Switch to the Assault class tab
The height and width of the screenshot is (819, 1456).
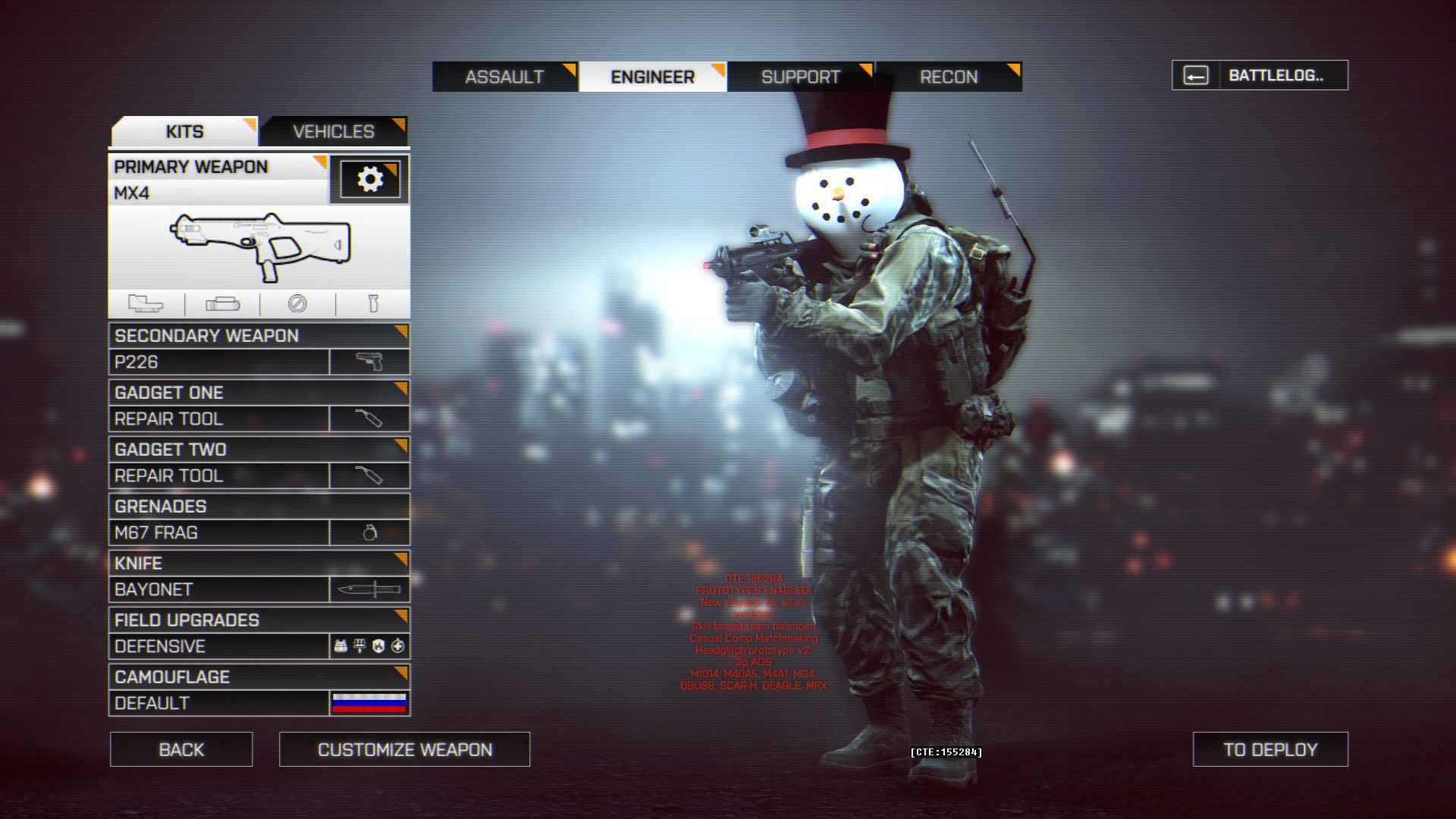point(504,77)
